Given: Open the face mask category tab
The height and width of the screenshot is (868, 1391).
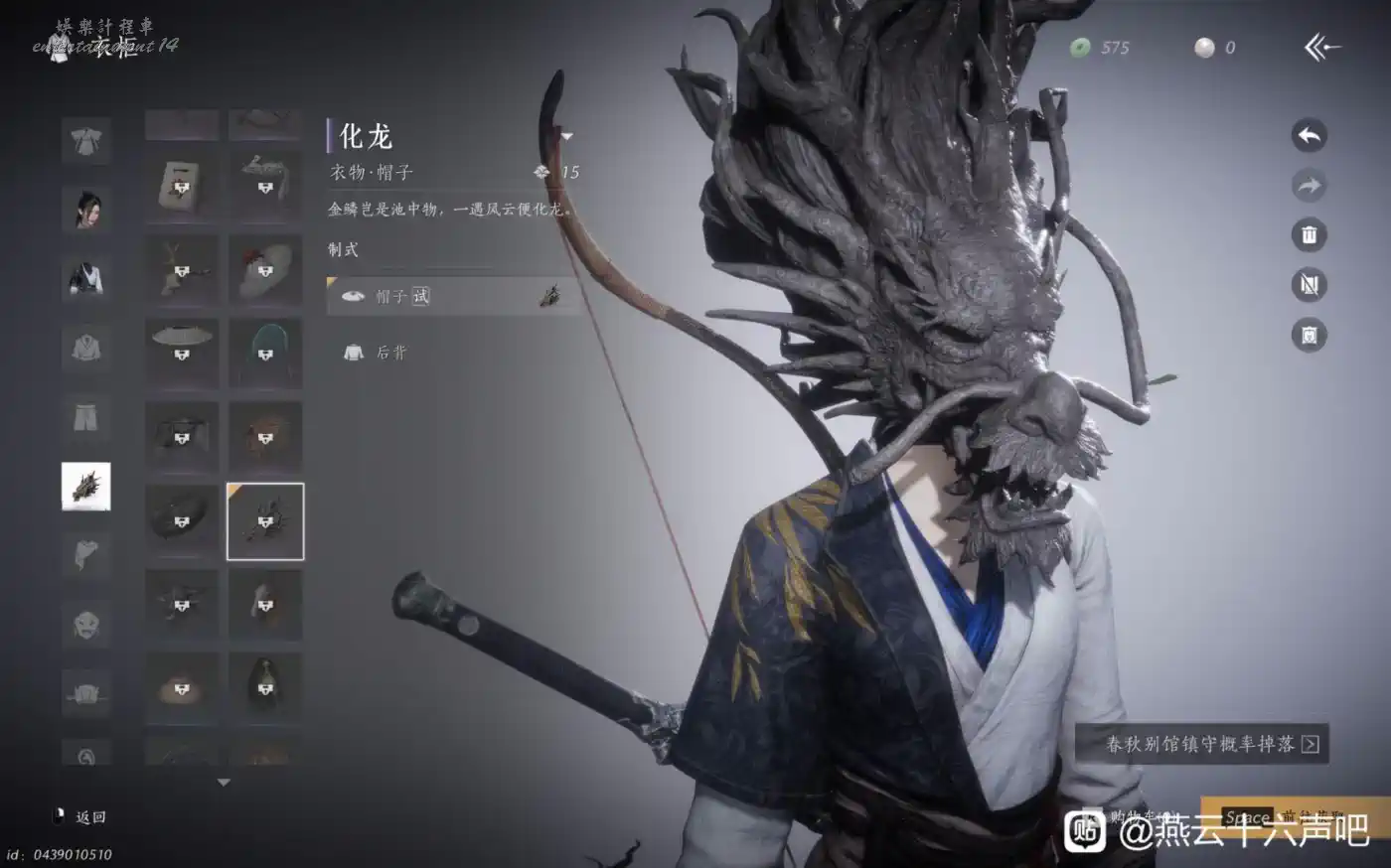Looking at the screenshot, I should [86, 625].
